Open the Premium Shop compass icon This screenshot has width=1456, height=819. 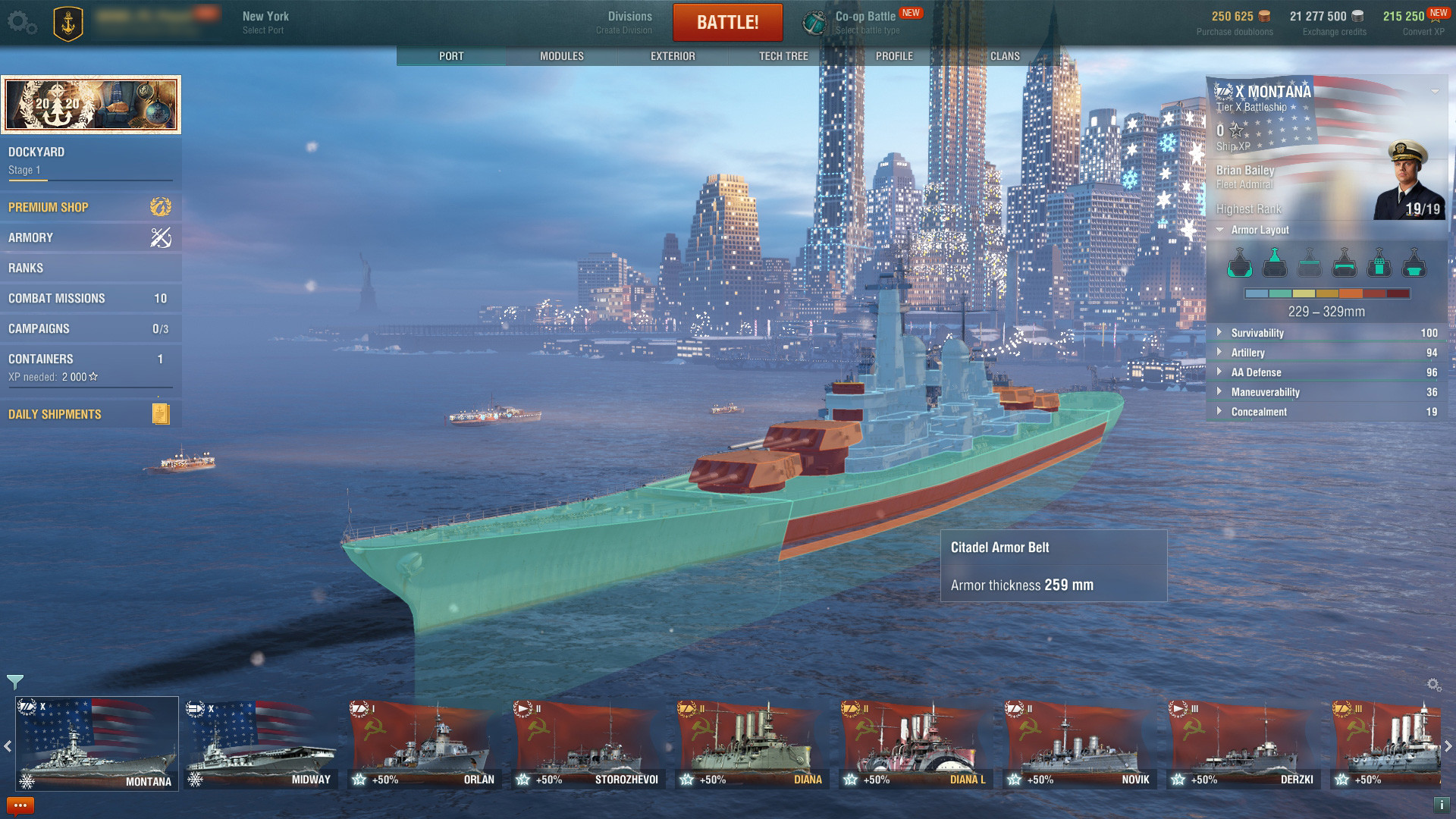(x=159, y=206)
